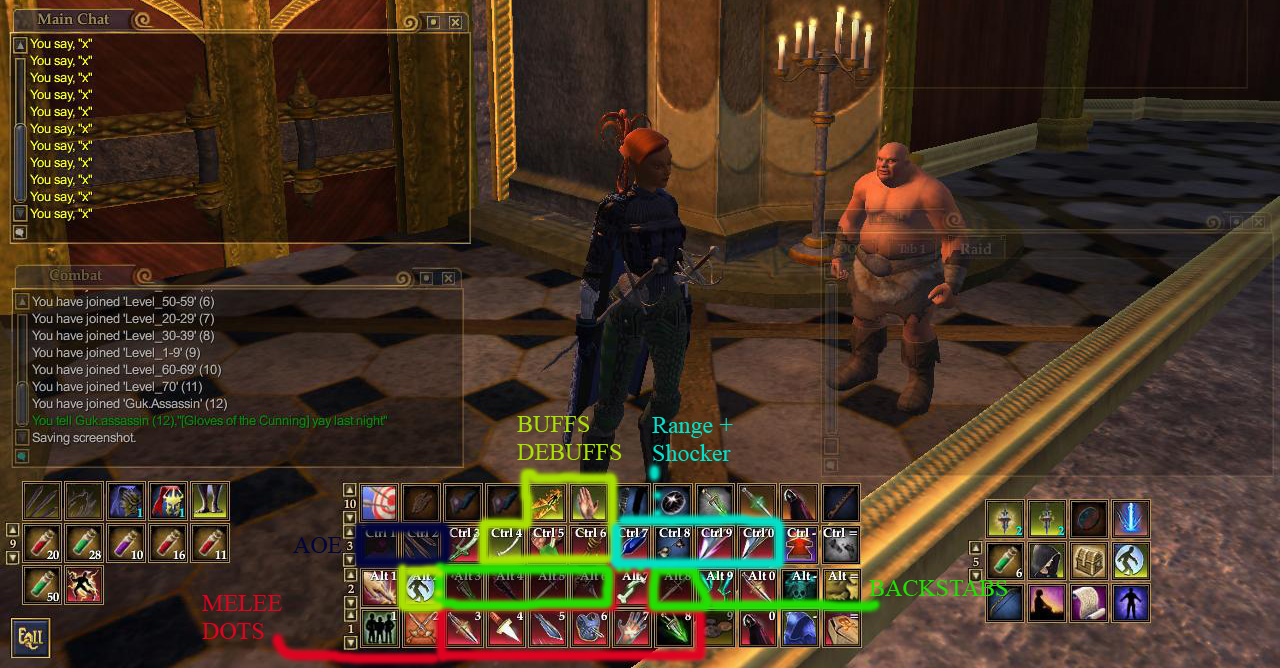Activate the blue lightning bolt ability

1131,519
